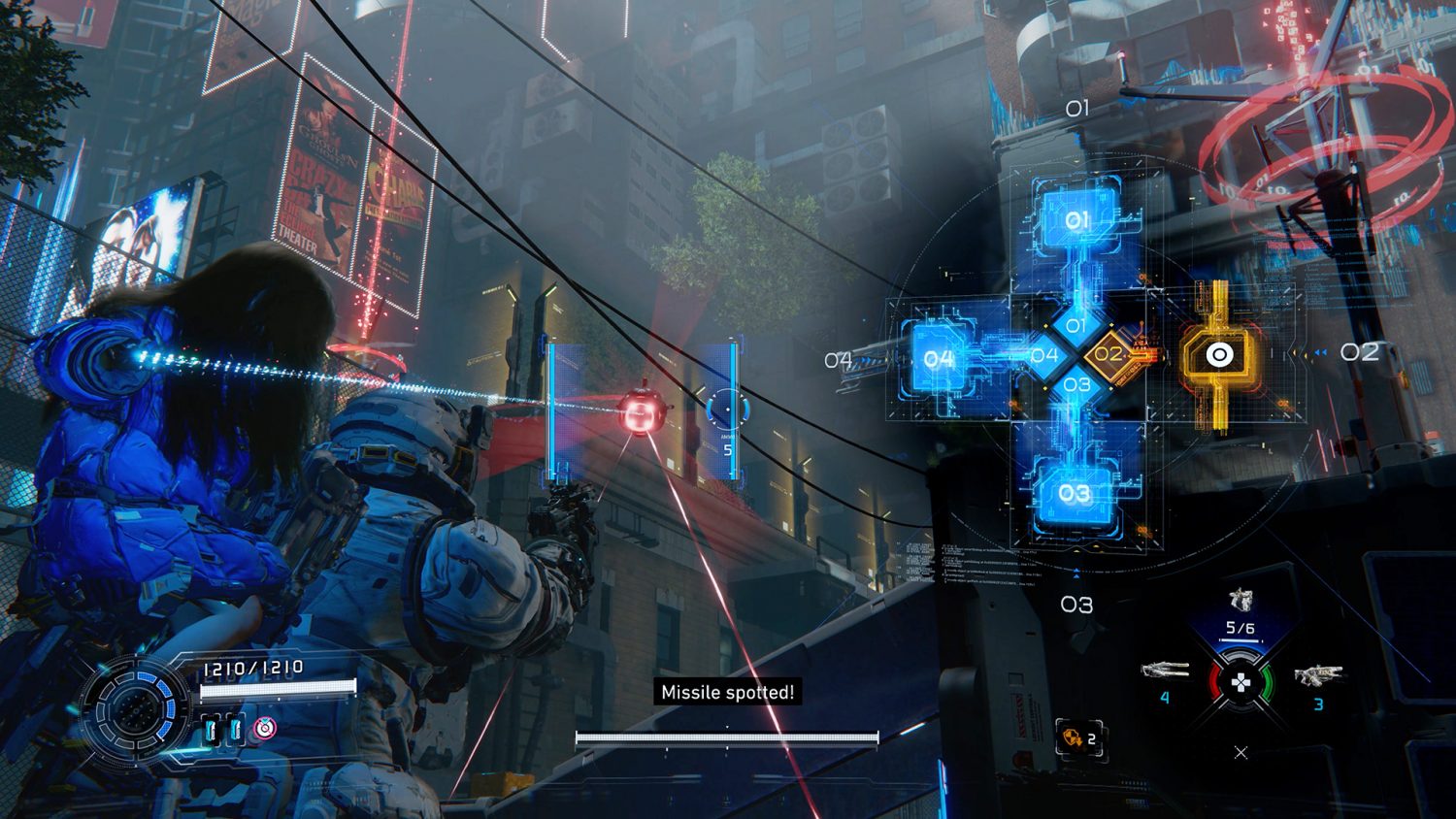Pick the small blue 01 center diamond
Image resolution: width=1456 pixels, height=819 pixels.
pyautogui.click(x=1076, y=325)
